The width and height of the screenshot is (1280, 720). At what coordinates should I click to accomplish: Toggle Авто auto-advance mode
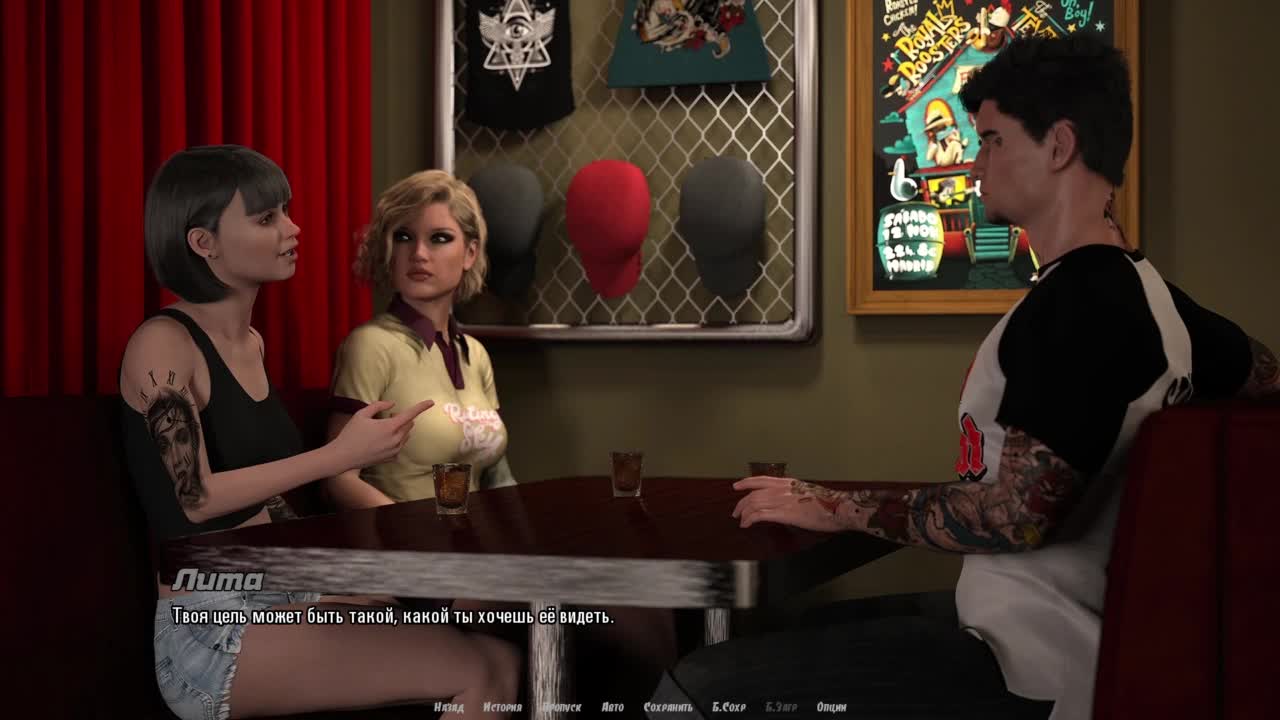click(612, 707)
